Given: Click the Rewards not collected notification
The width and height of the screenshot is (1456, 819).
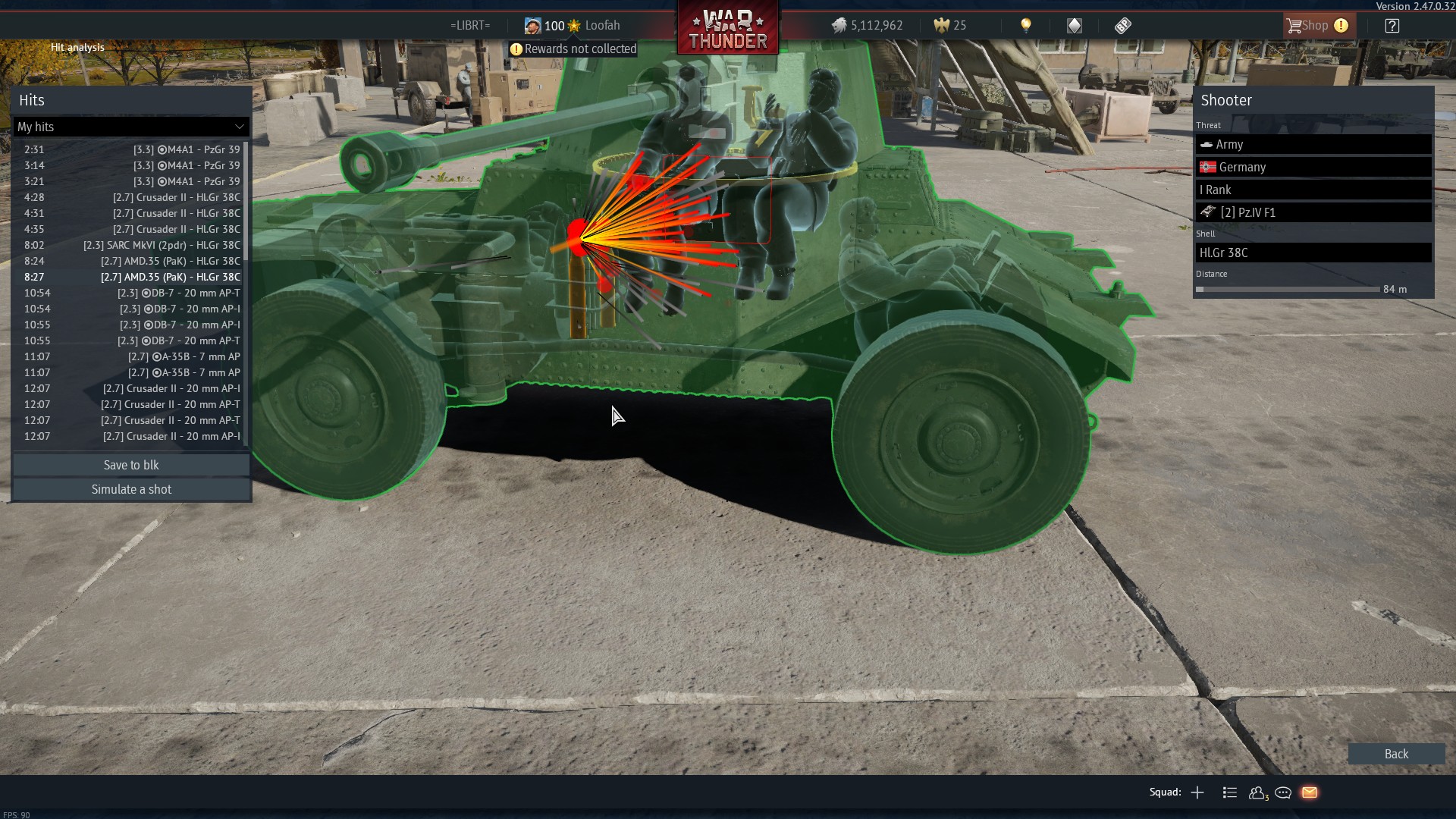Looking at the screenshot, I should (572, 49).
